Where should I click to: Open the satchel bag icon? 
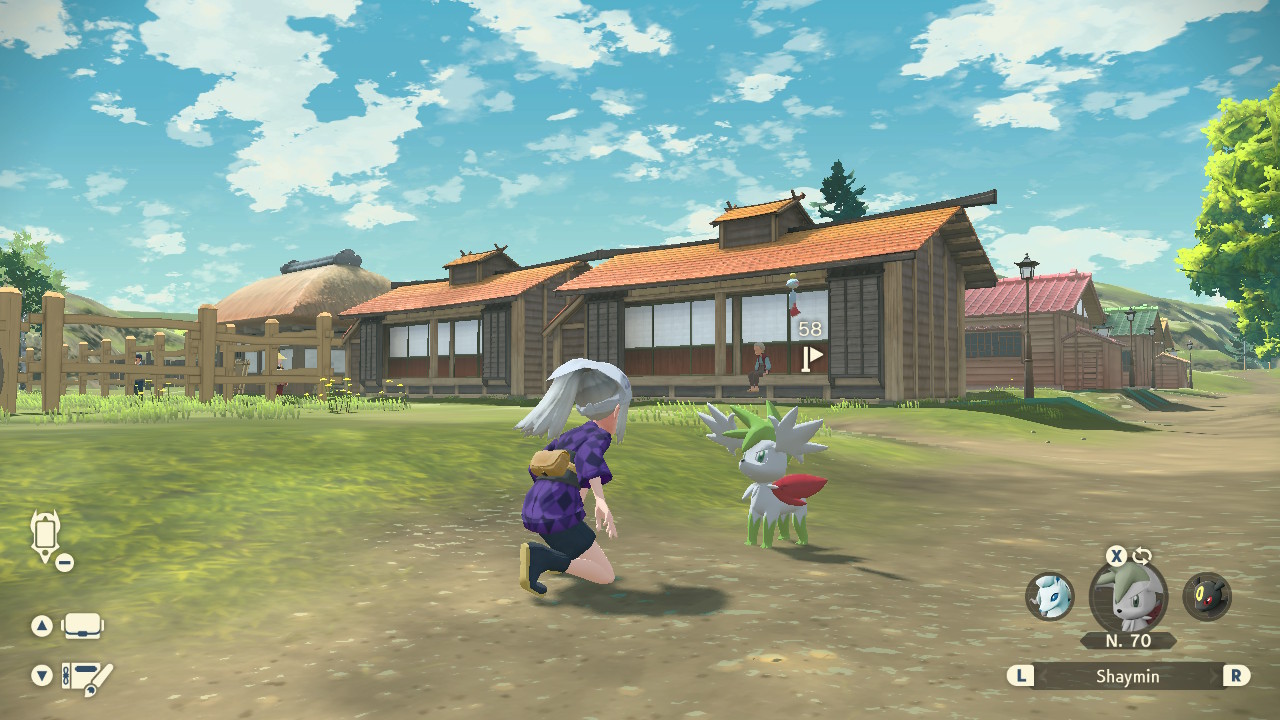[83, 626]
